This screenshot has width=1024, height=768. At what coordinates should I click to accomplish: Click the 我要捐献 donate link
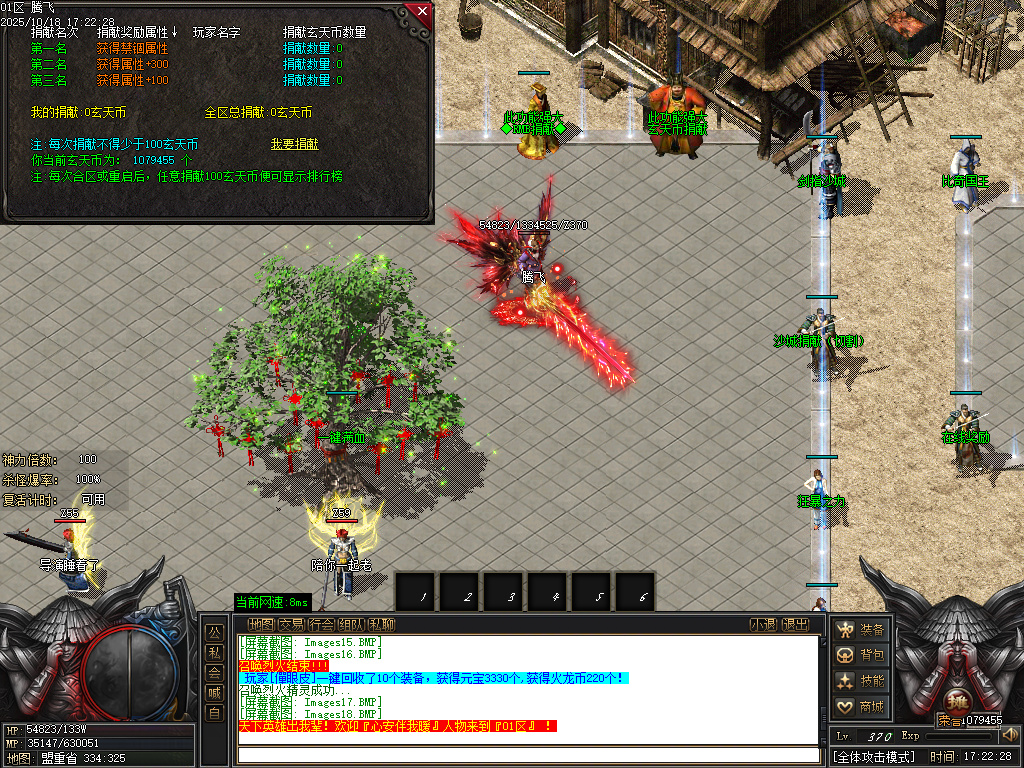click(294, 144)
